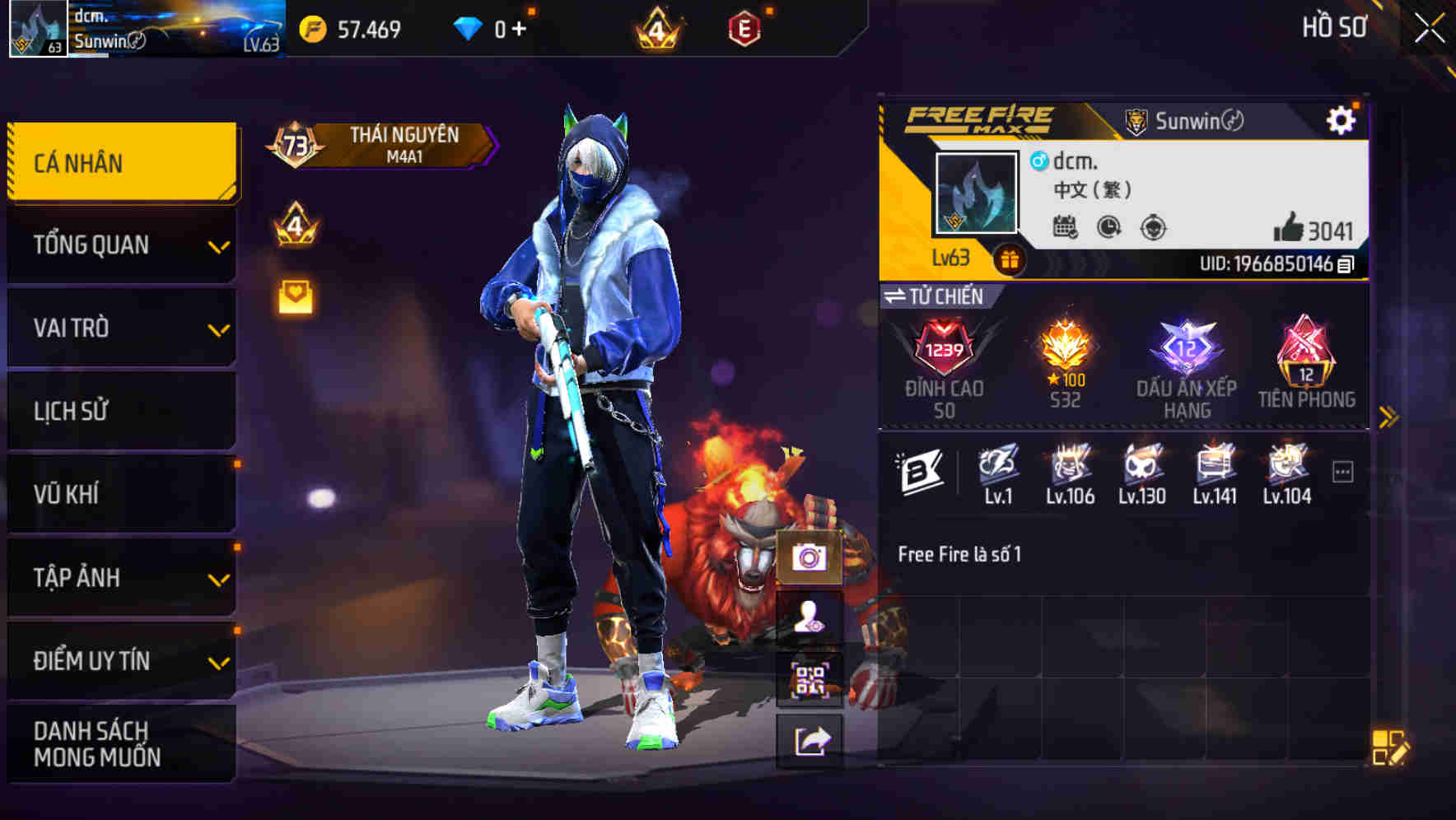Viewport: 1456px width, 820px height.
Task: Click the share icon at the bottom center
Action: point(810,740)
